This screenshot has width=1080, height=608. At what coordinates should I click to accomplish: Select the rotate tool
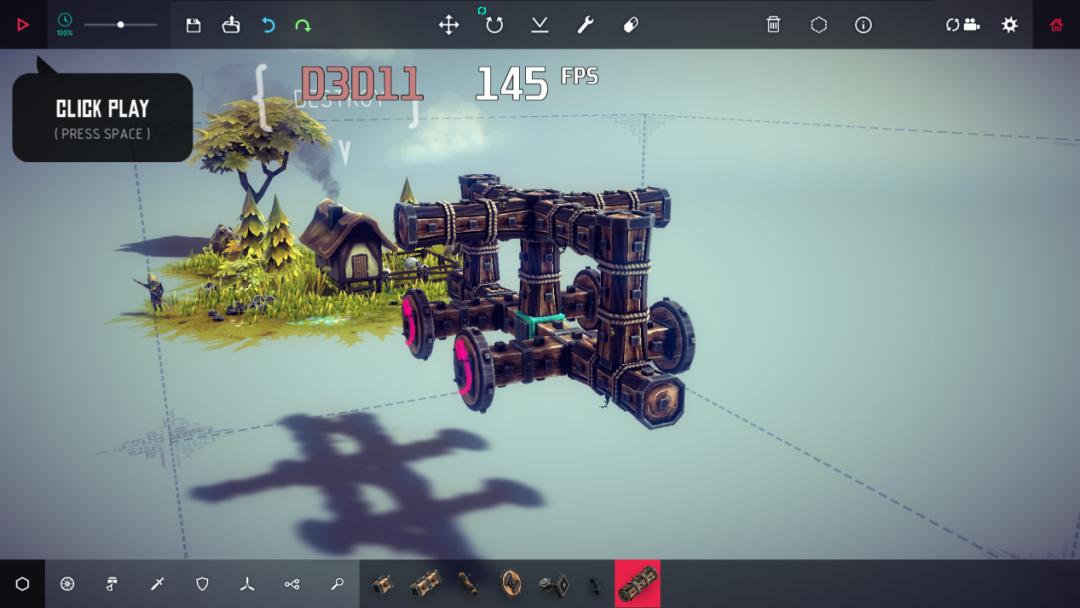(494, 25)
